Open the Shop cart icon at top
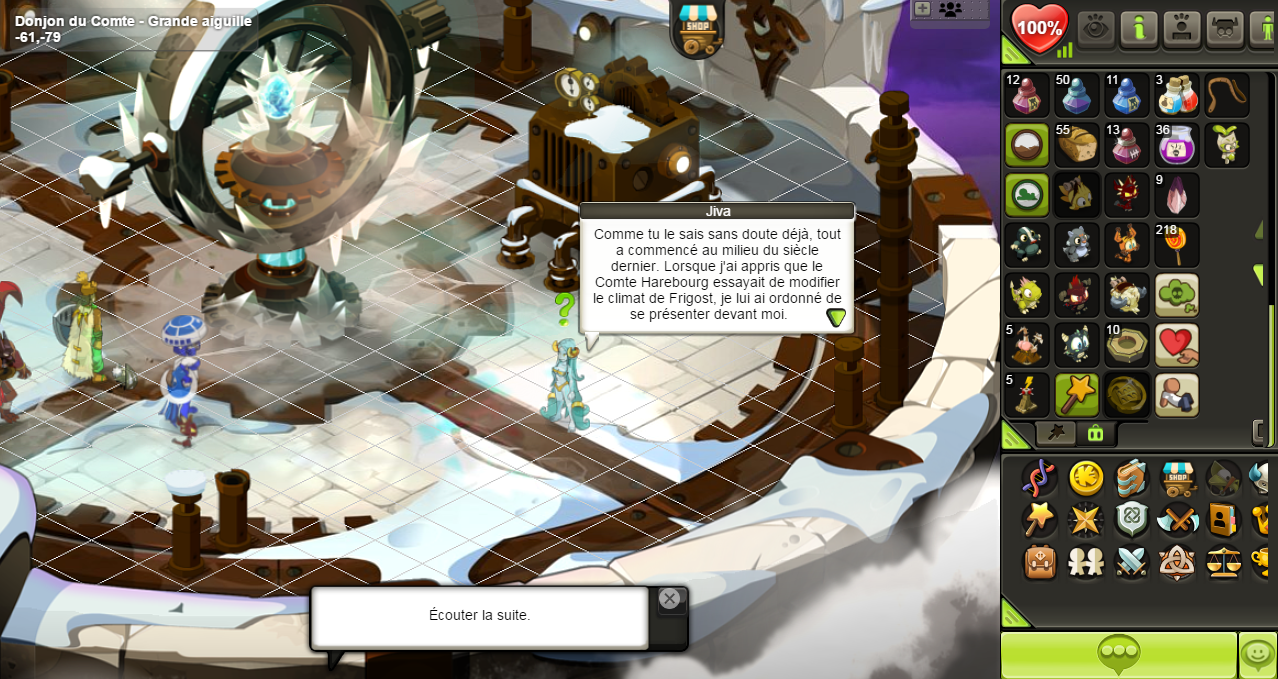 click(x=697, y=27)
